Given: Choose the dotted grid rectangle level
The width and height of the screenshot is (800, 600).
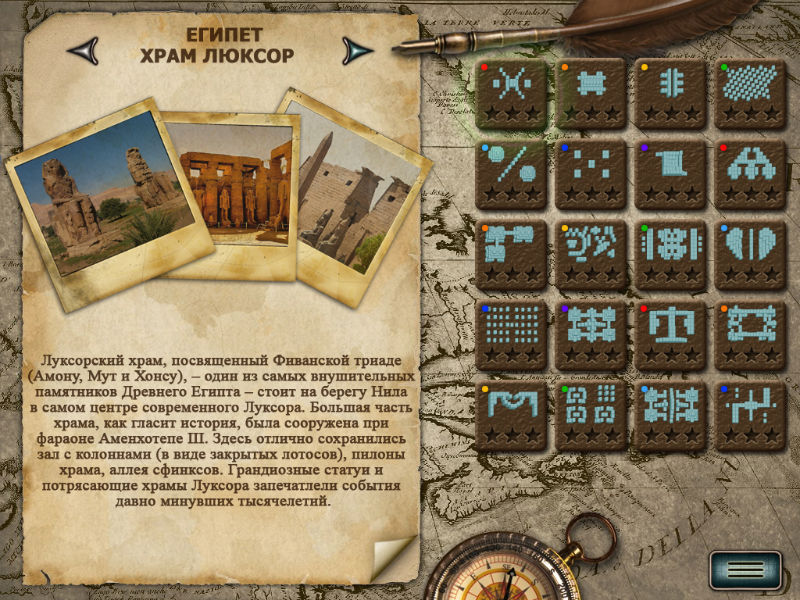Looking at the screenshot, I should (x=511, y=333).
